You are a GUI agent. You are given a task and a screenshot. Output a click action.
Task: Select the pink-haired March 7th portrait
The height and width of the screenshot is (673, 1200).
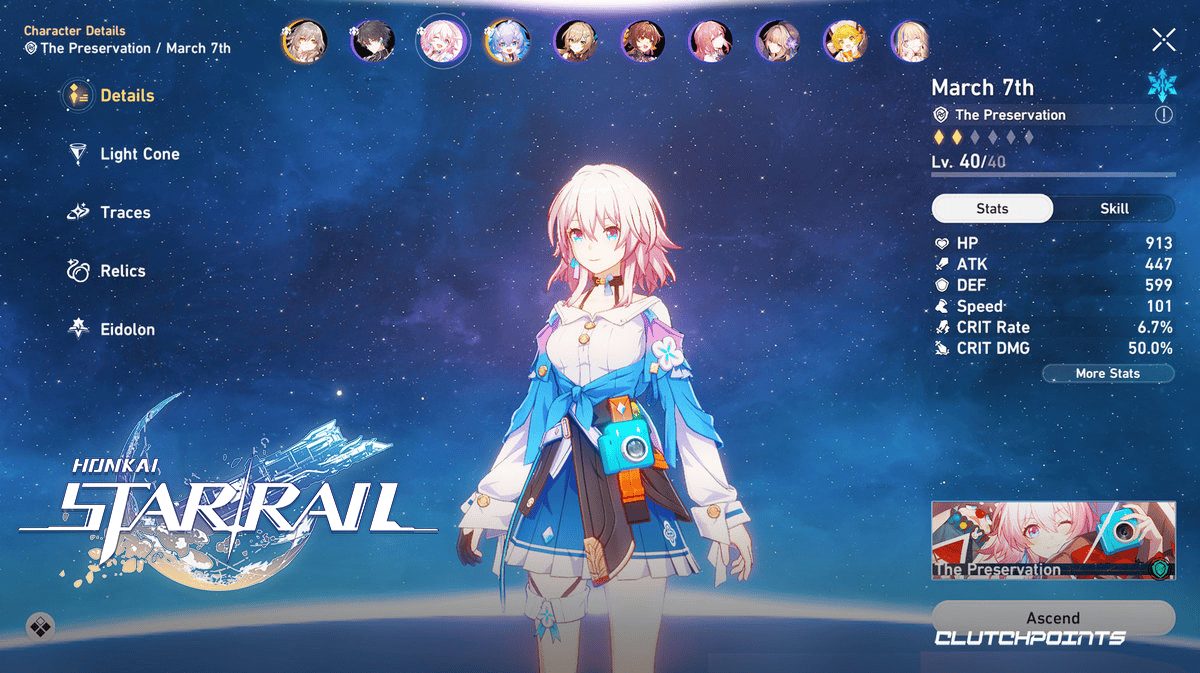(x=441, y=41)
